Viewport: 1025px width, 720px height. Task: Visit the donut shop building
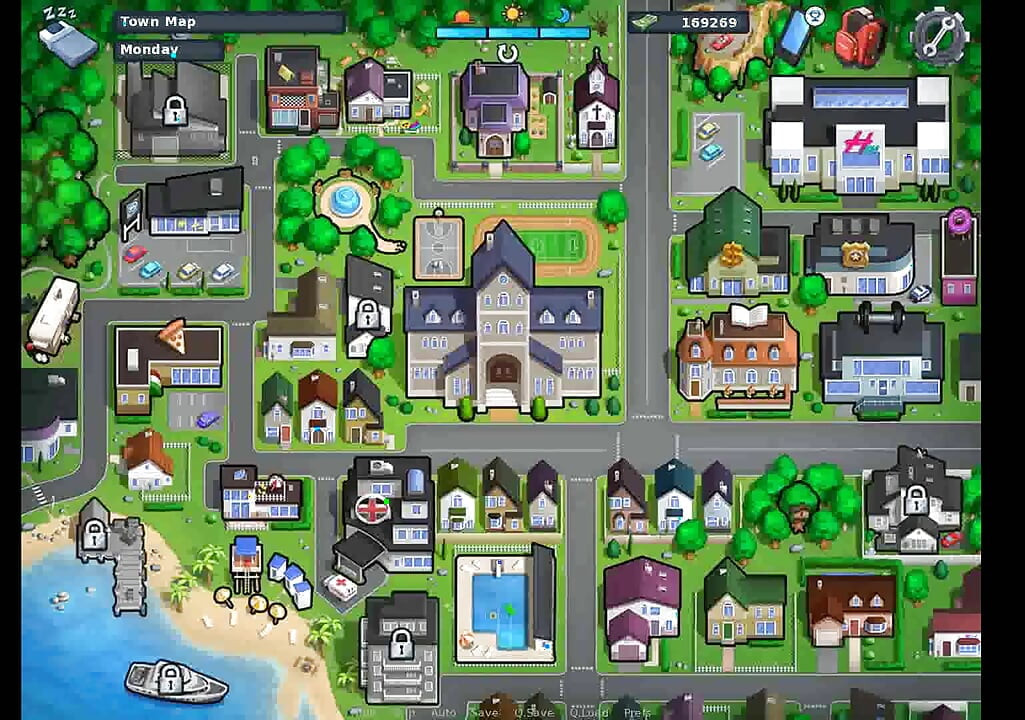pos(959,258)
